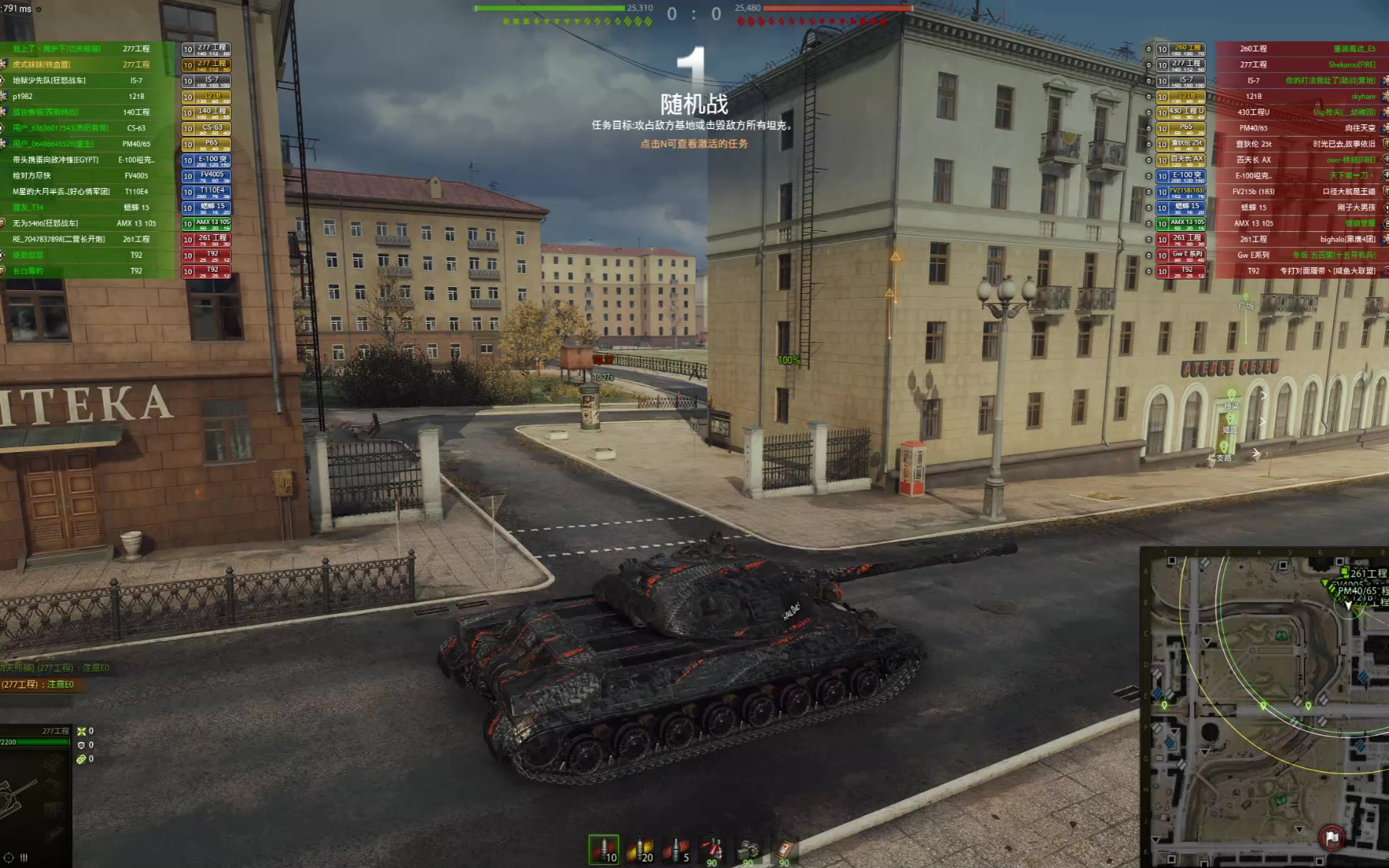Select ally player p1982 in team list

84,97
